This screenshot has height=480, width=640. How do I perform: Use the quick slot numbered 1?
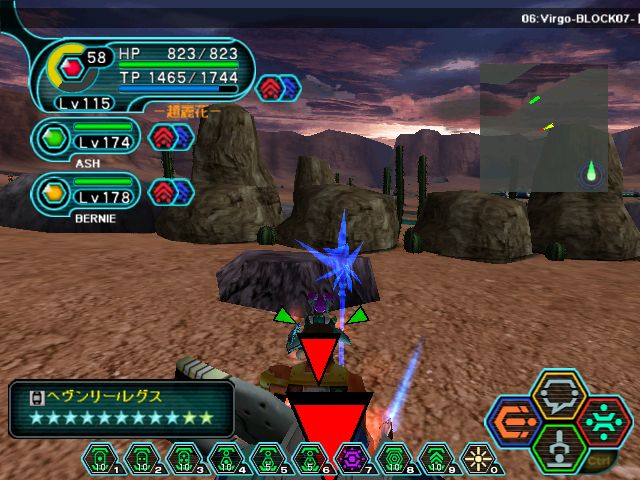(x=100, y=458)
